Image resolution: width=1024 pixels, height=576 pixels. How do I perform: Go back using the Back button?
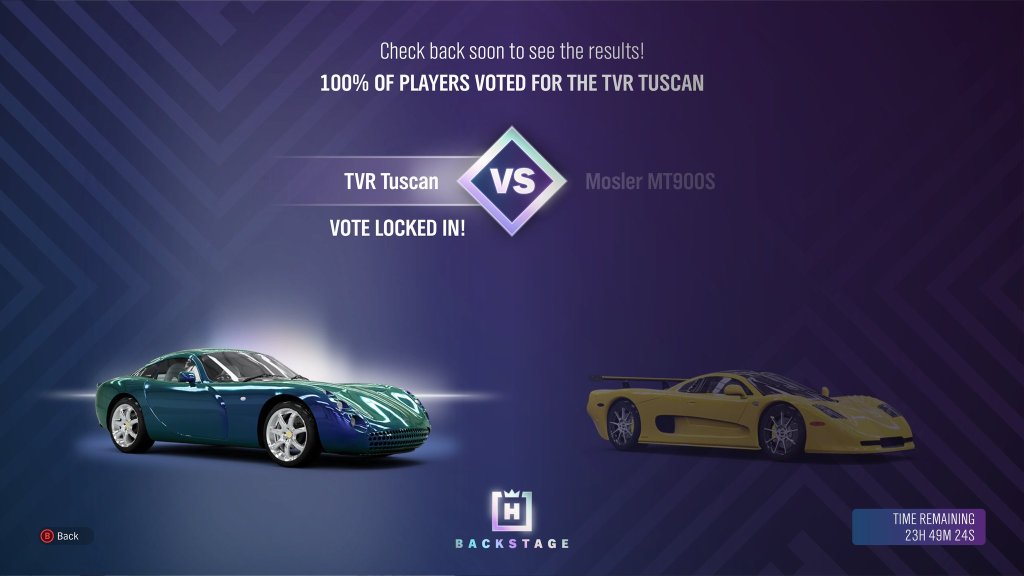[x=60, y=536]
